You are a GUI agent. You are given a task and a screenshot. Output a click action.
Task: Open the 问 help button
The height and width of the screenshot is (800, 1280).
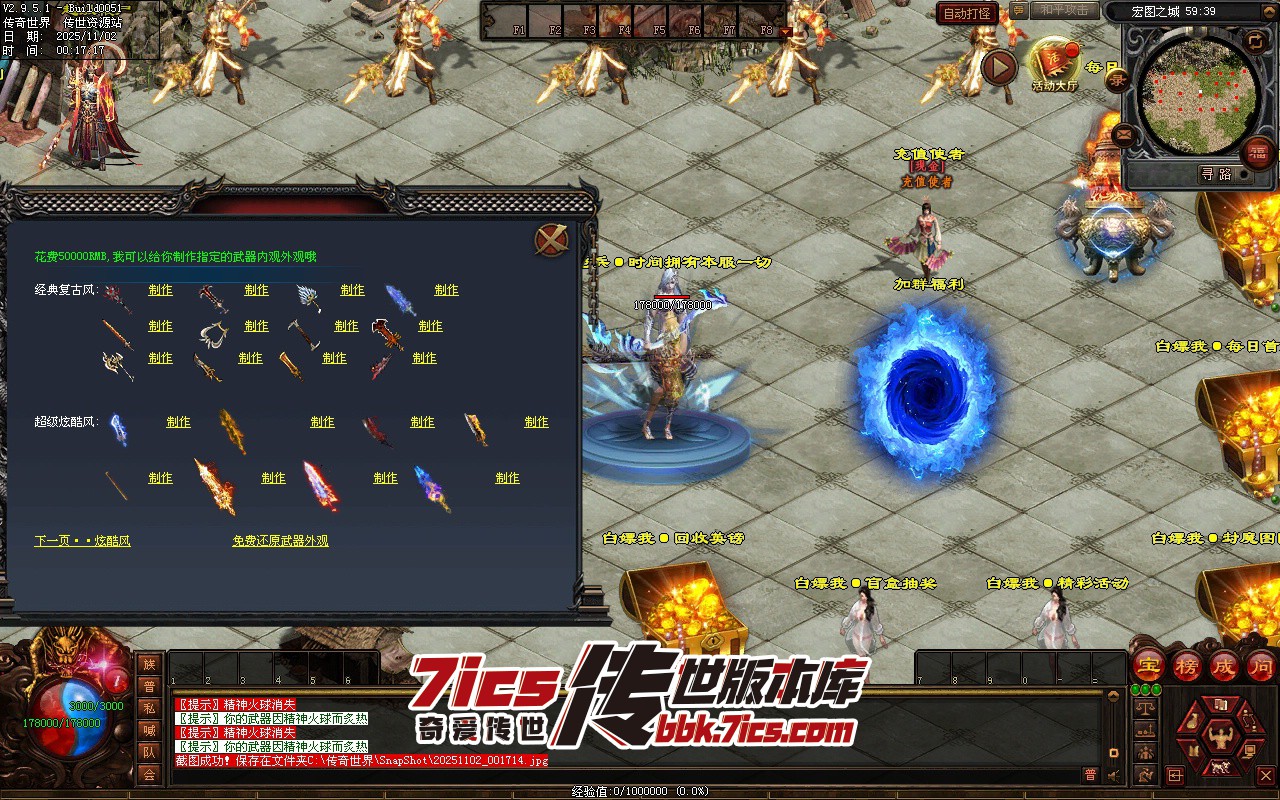(x=1262, y=667)
